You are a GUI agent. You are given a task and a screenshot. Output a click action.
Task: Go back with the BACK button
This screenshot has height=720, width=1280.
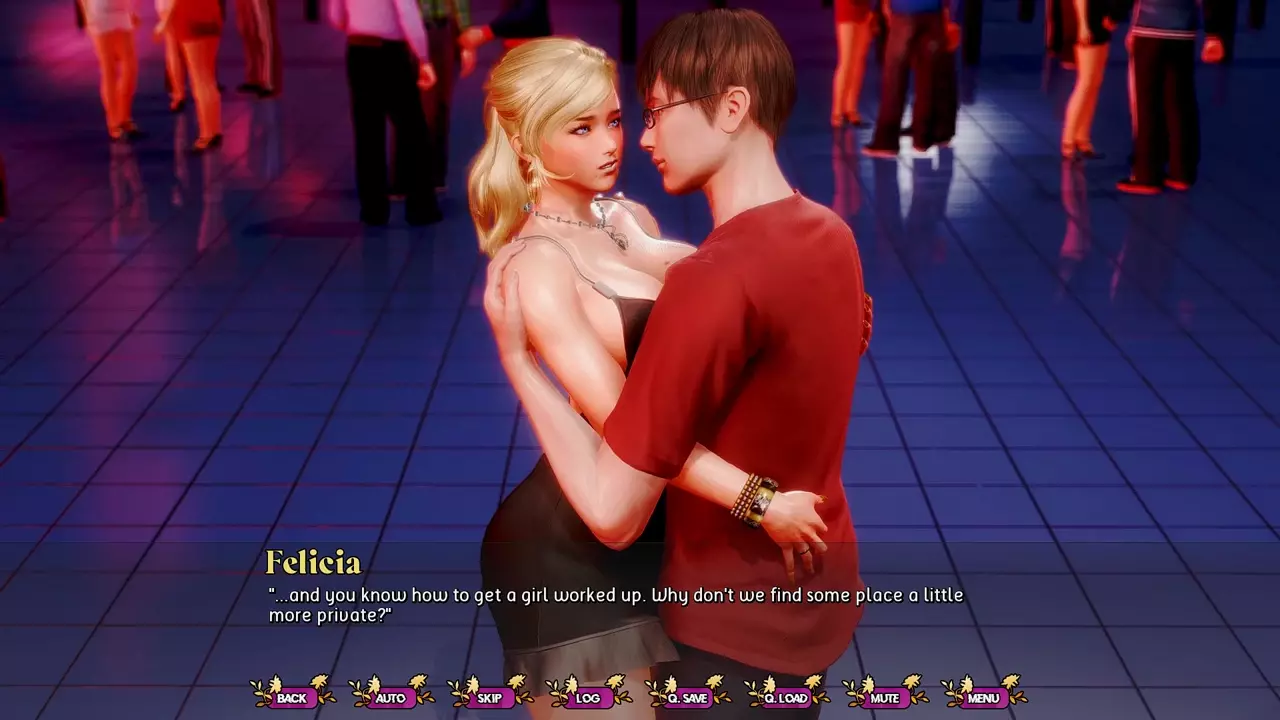pyautogui.click(x=292, y=697)
